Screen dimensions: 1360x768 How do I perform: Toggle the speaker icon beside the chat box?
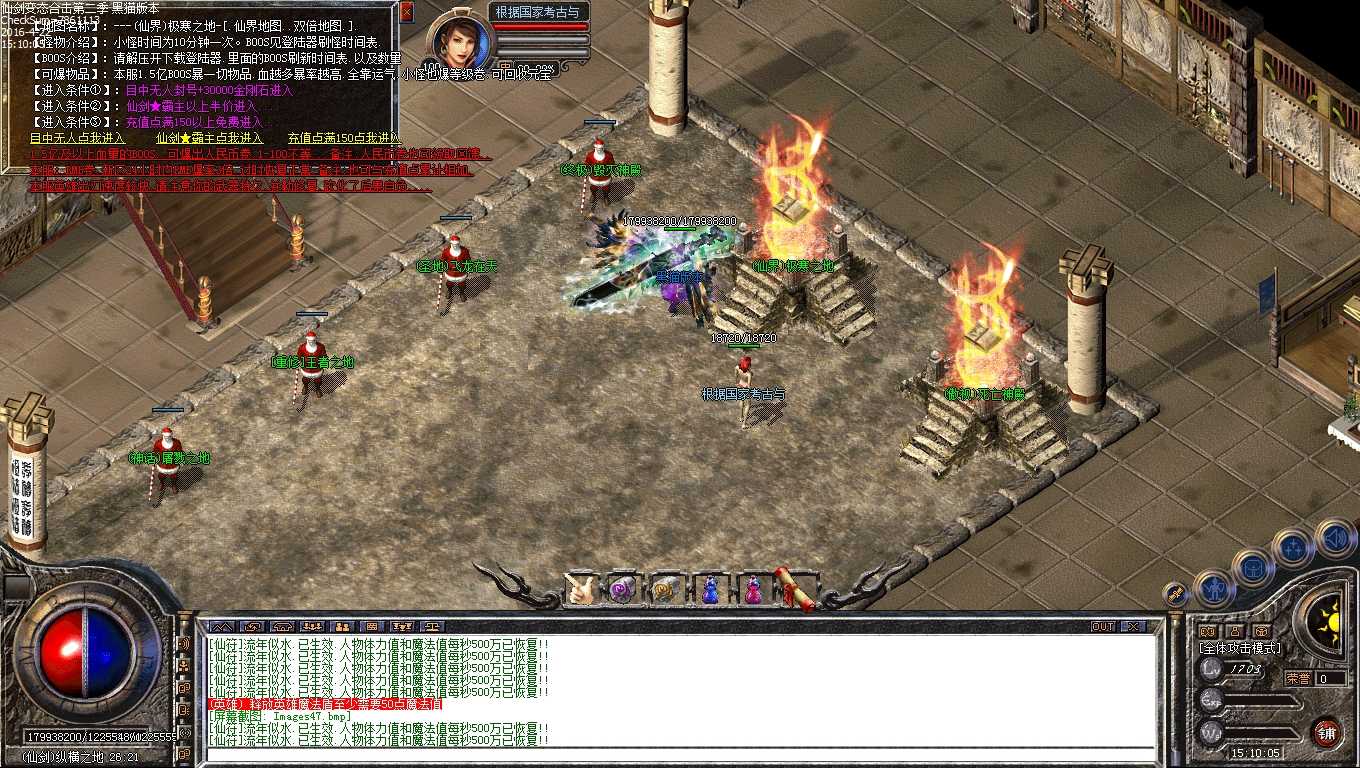[184, 643]
